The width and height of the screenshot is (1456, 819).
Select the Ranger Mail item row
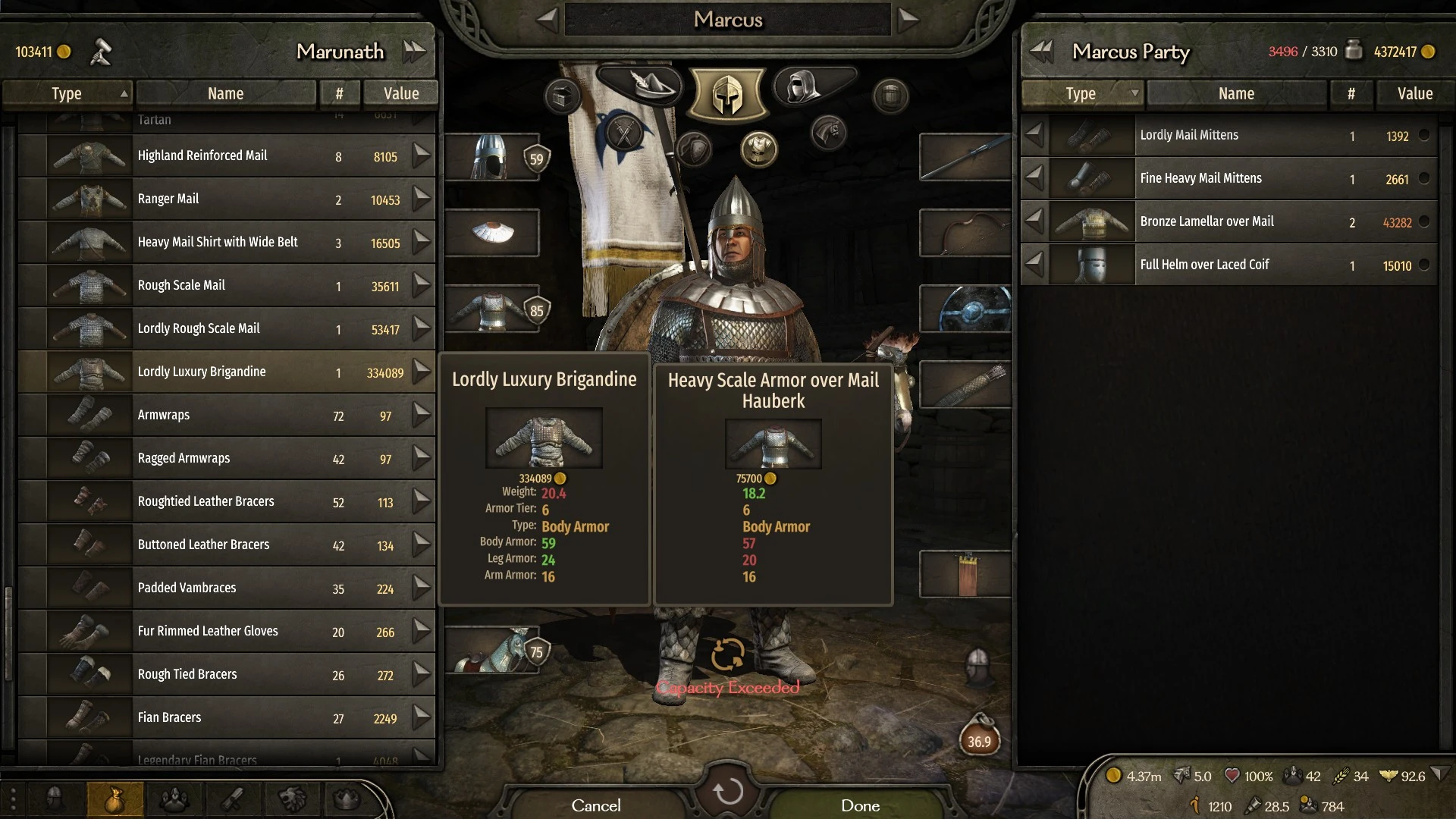tap(226, 199)
